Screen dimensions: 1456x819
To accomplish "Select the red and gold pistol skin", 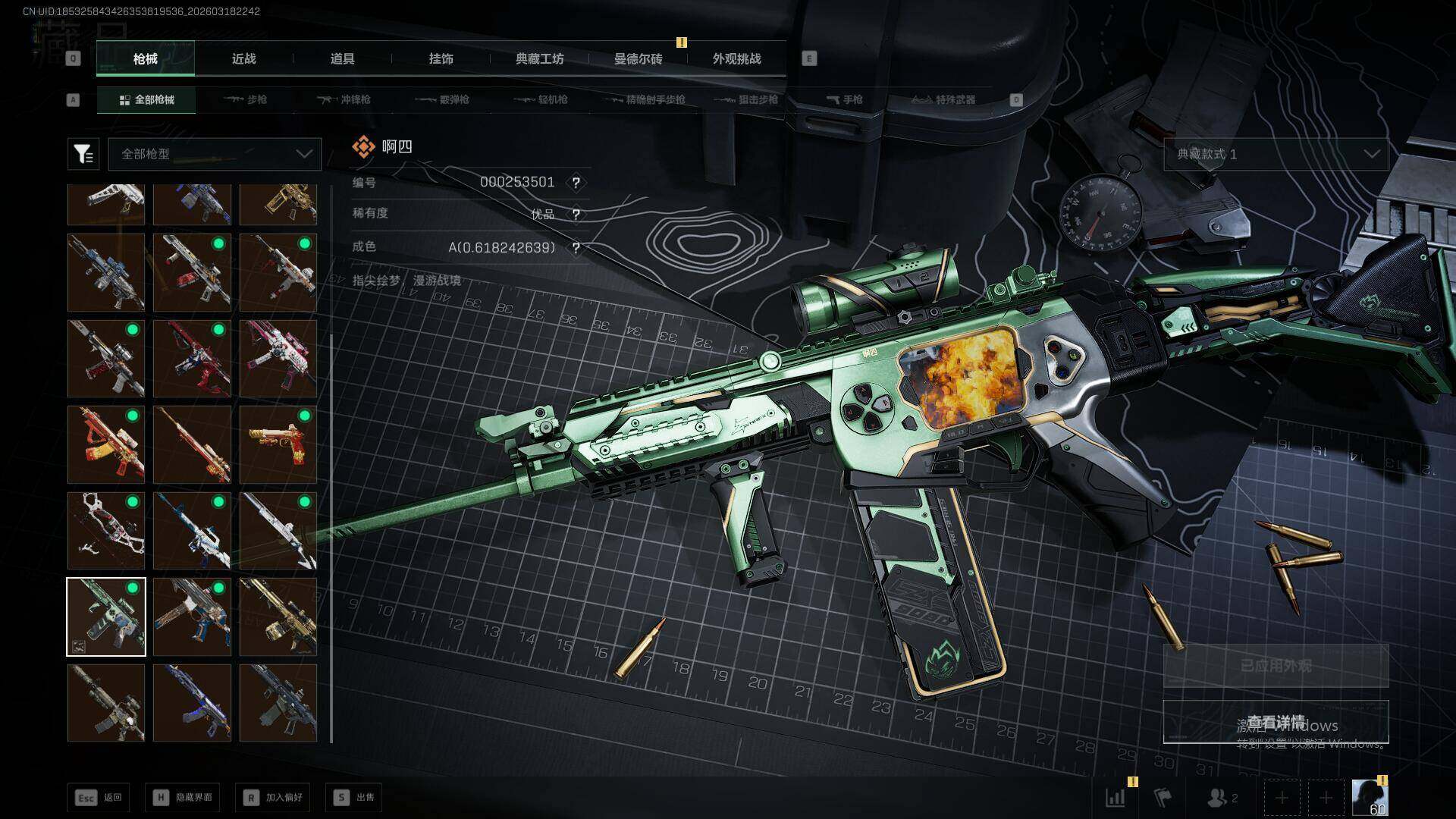I will pos(278,444).
